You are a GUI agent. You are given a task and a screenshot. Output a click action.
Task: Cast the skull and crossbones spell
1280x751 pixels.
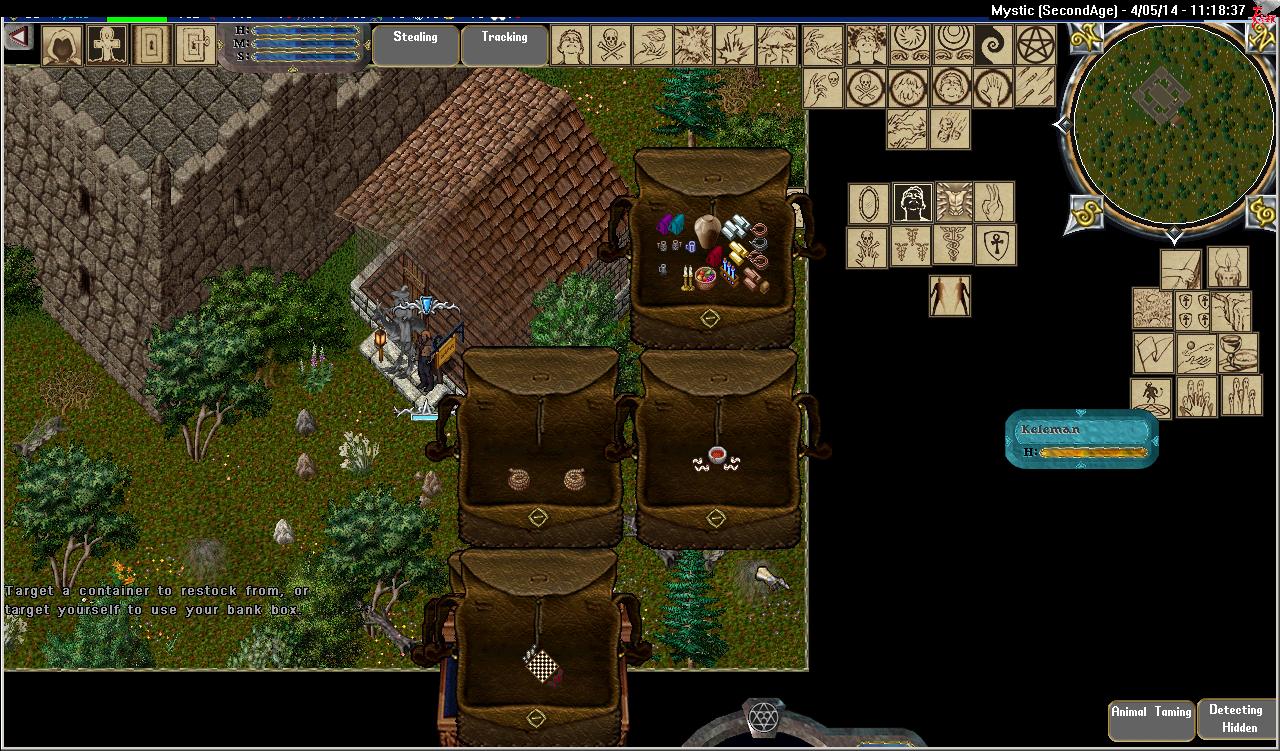611,45
